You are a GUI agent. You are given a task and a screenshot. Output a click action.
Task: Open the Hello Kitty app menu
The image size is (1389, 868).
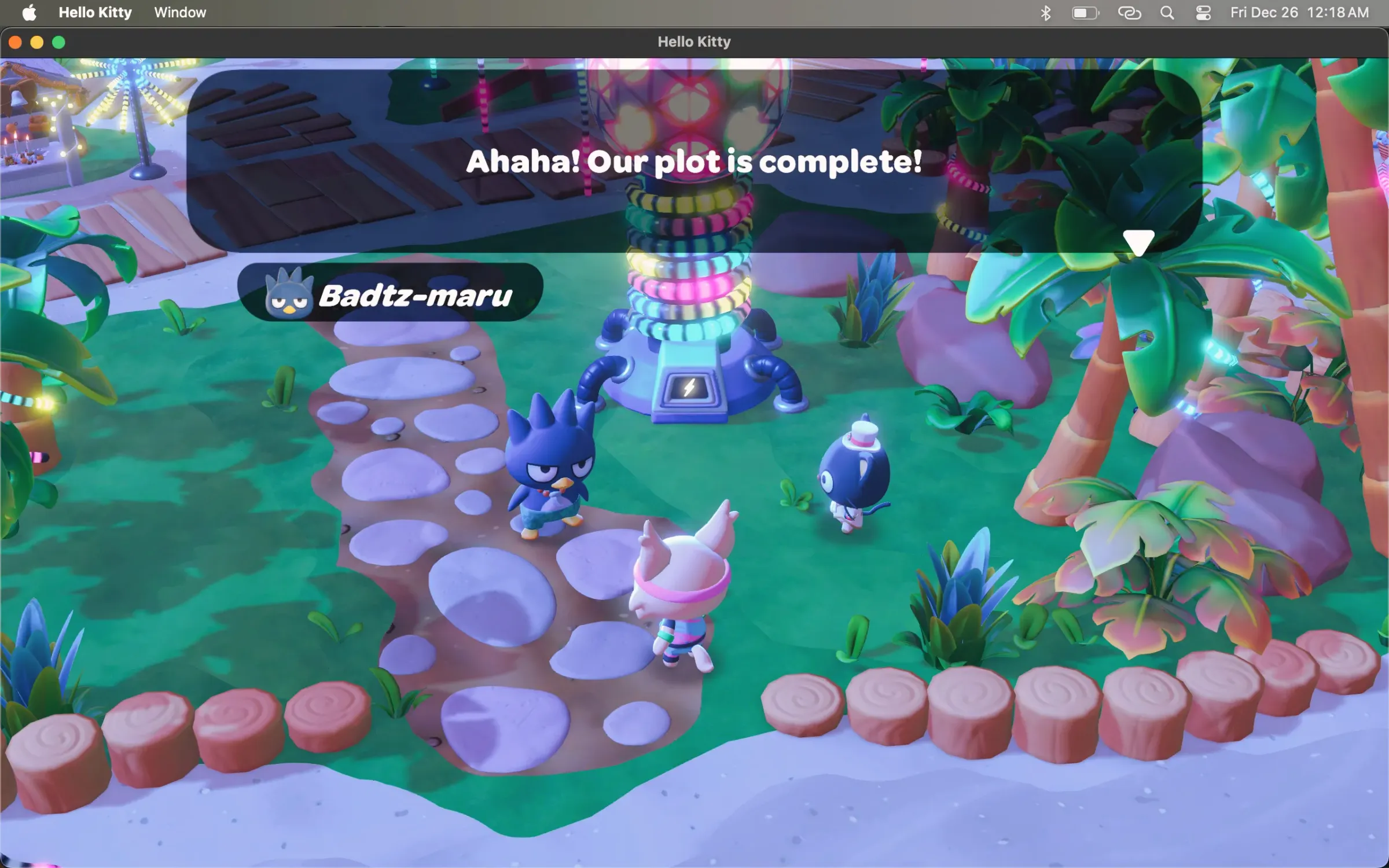[x=95, y=13]
